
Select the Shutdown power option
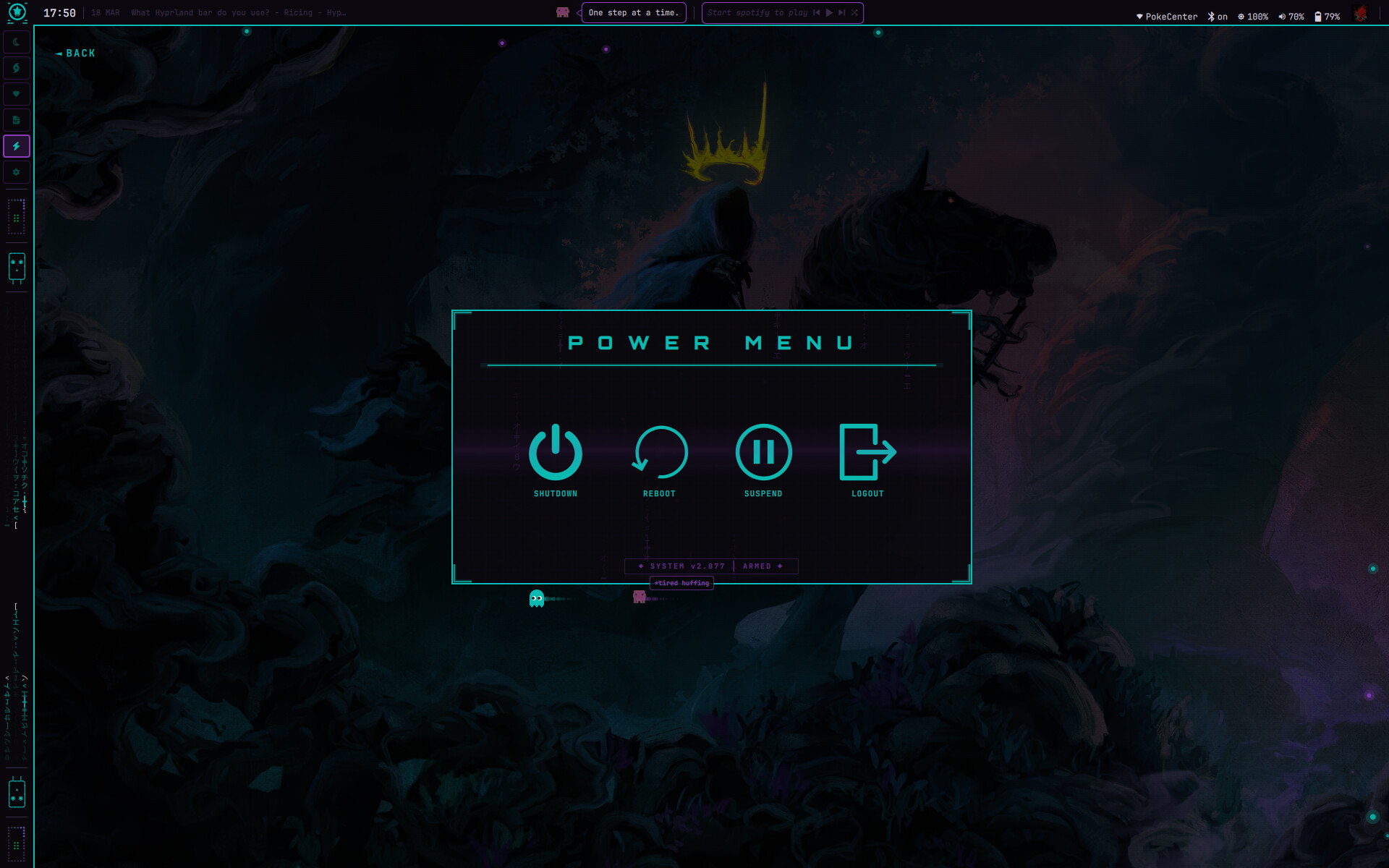(555, 454)
